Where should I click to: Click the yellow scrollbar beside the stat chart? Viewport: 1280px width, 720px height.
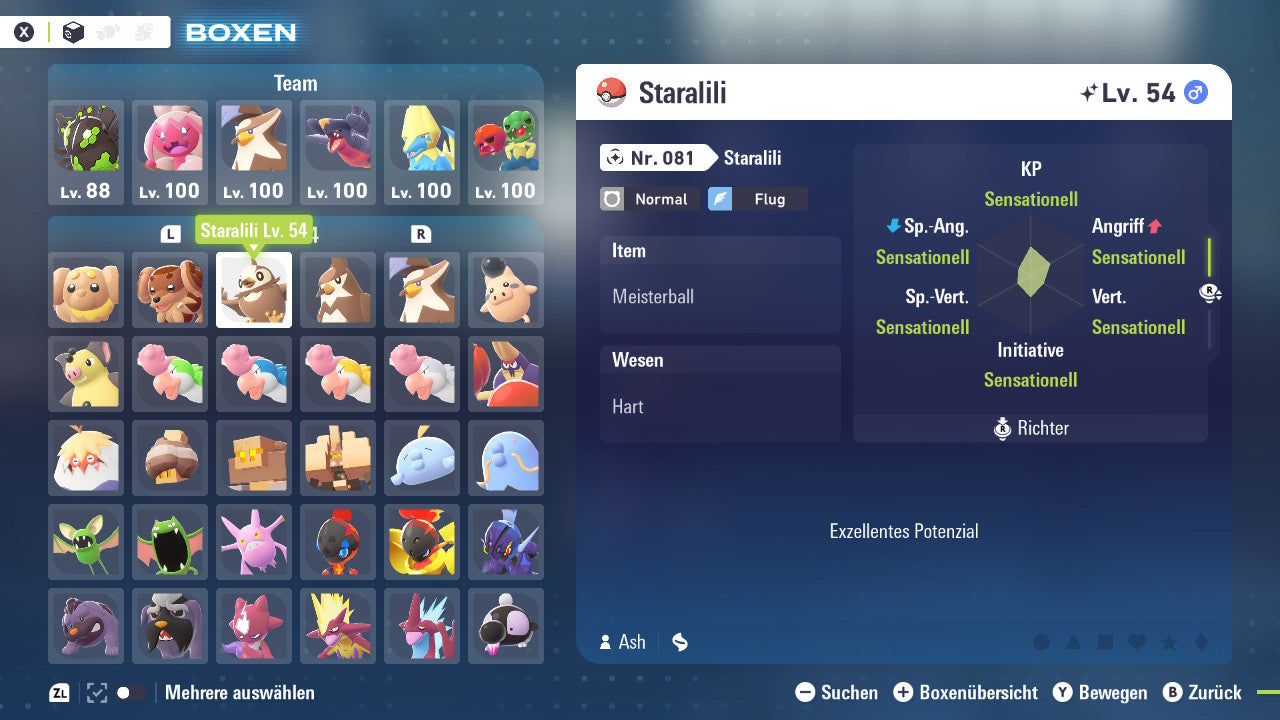[x=1208, y=260]
